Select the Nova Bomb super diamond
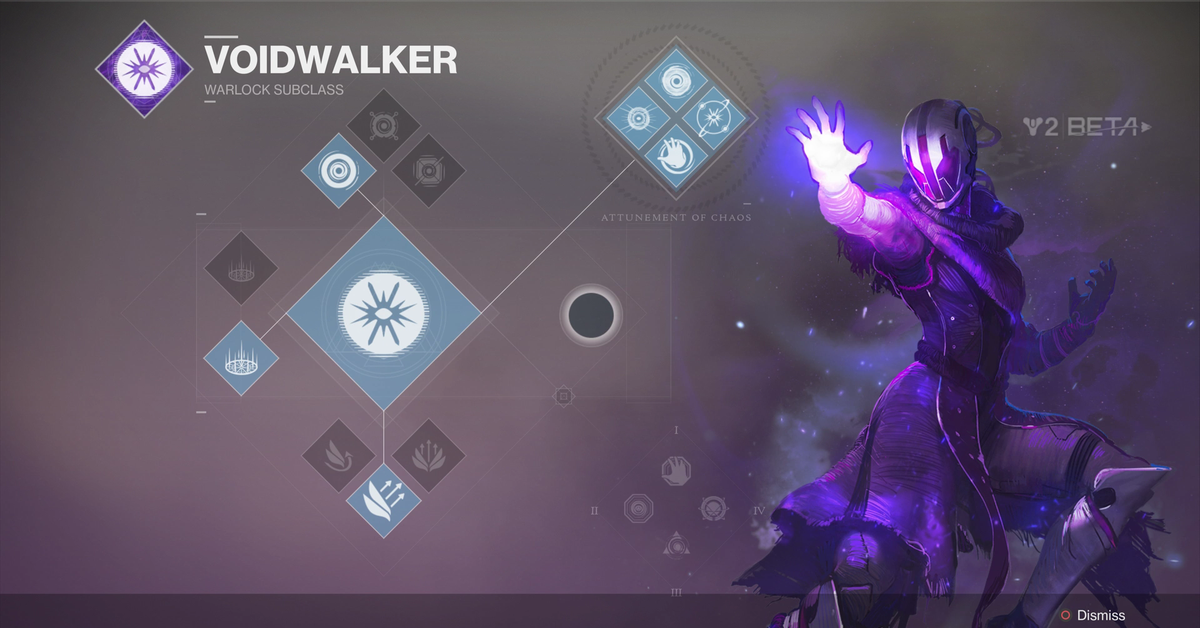Screen dimensions: 1200x628 [x=383, y=313]
